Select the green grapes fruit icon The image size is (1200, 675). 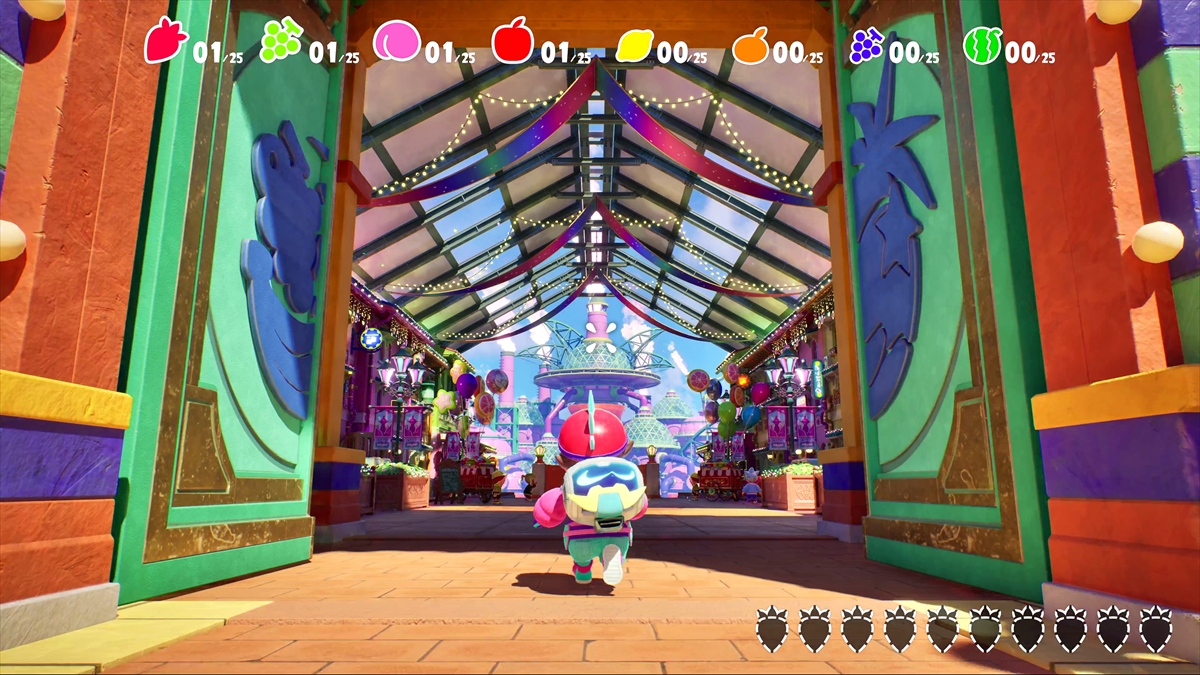coord(280,42)
